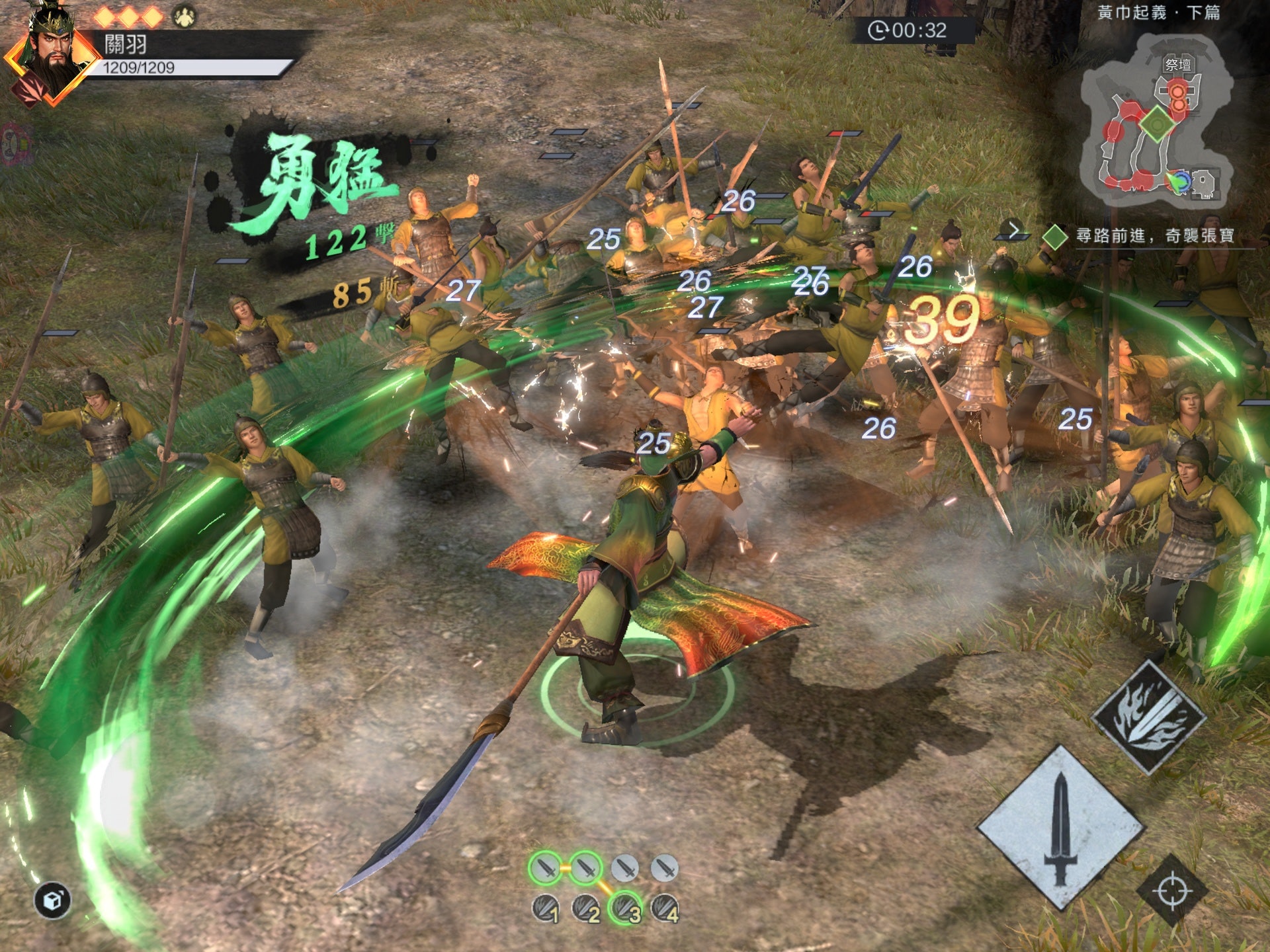
Task: Activate the flaming sword charge attack
Action: tap(1148, 716)
